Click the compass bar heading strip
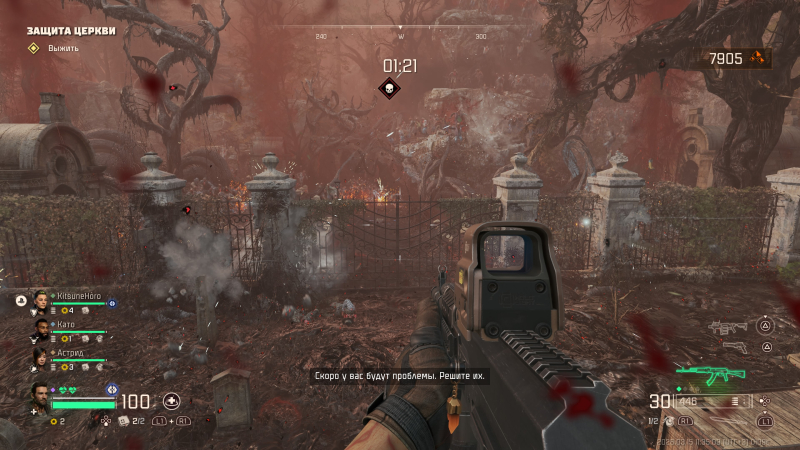800x450 pixels. pyautogui.click(x=400, y=30)
